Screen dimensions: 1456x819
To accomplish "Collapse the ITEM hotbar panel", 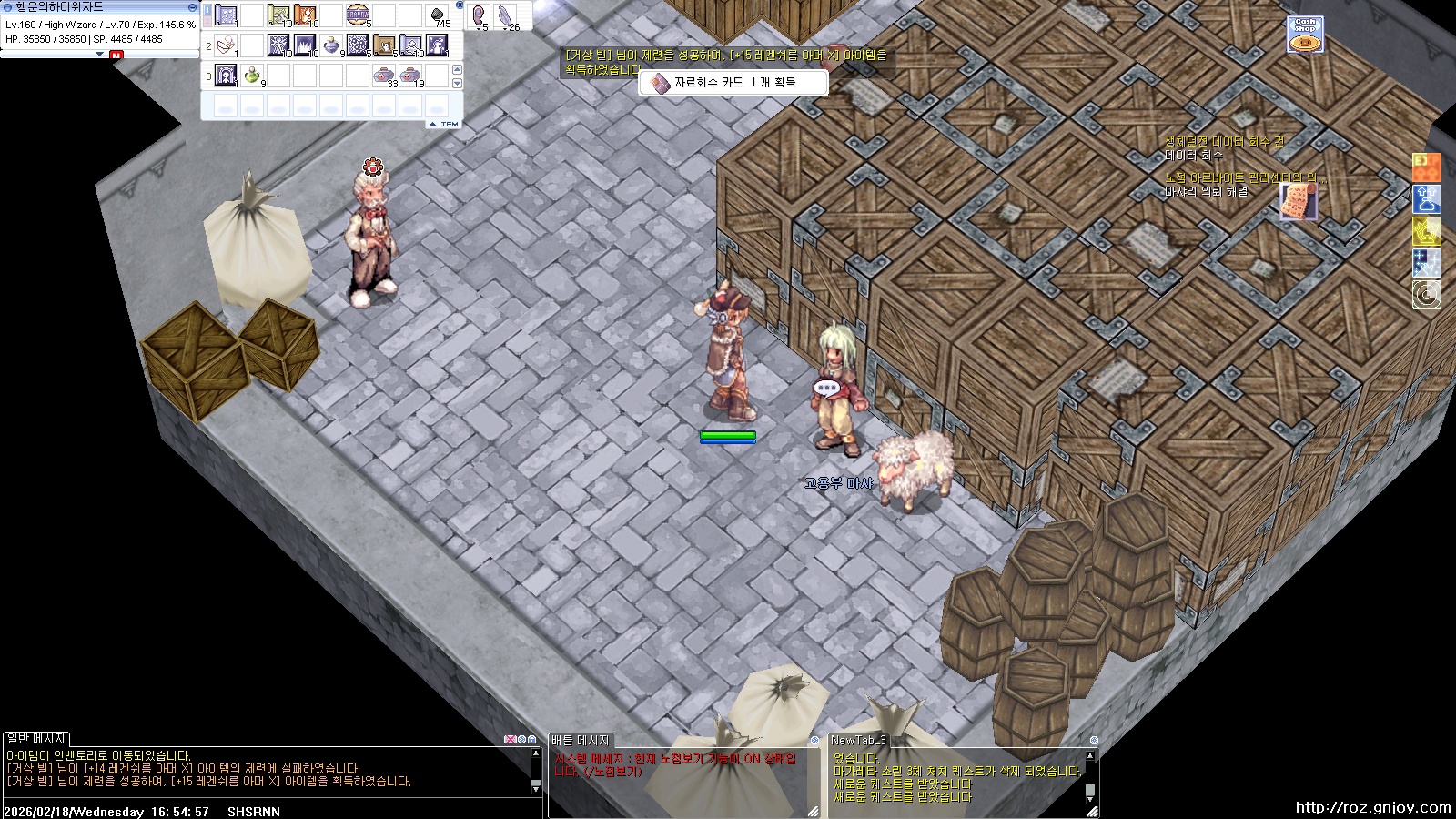I will point(444,124).
